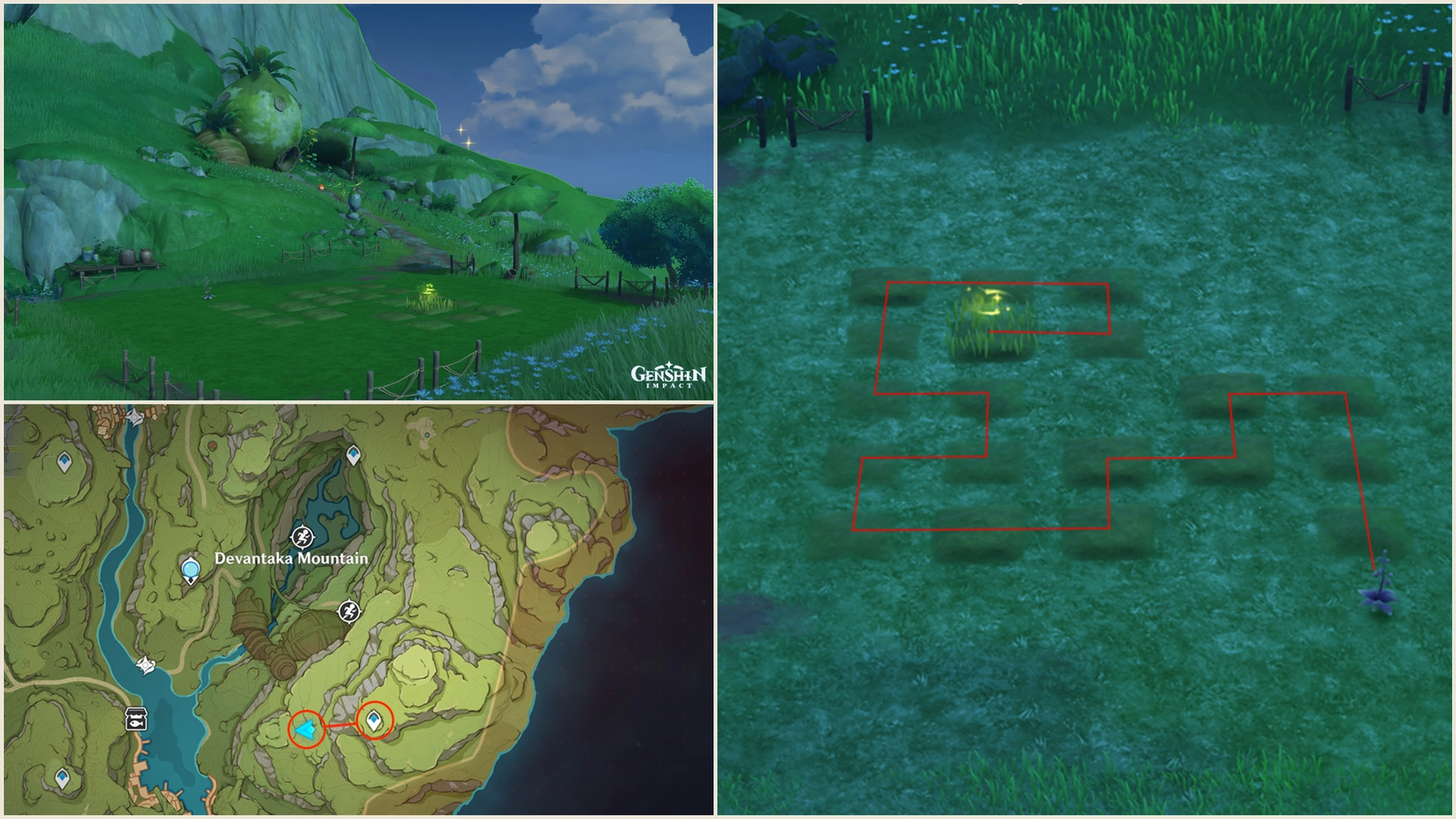
Task: Click the teleport waypoint in the map's top-left corner
Action: pos(64,461)
